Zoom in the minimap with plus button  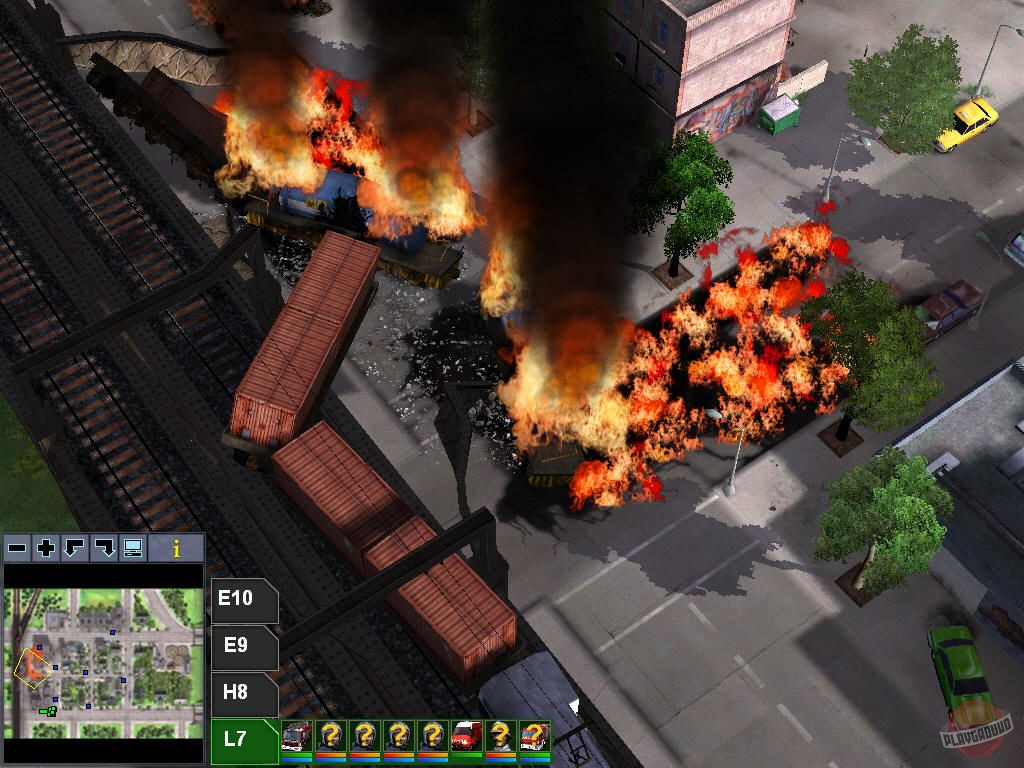(x=45, y=548)
